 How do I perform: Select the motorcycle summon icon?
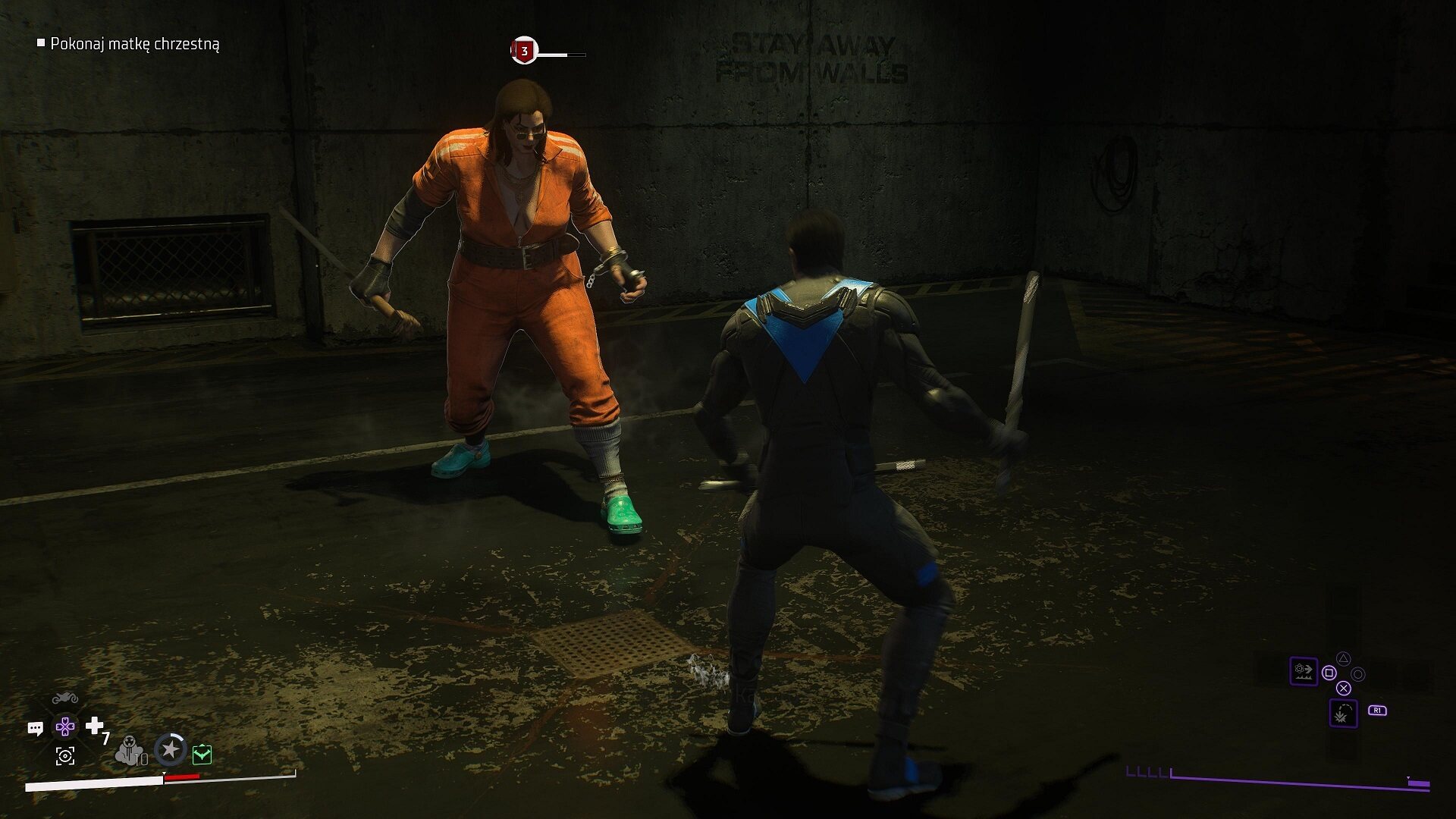coord(65,698)
